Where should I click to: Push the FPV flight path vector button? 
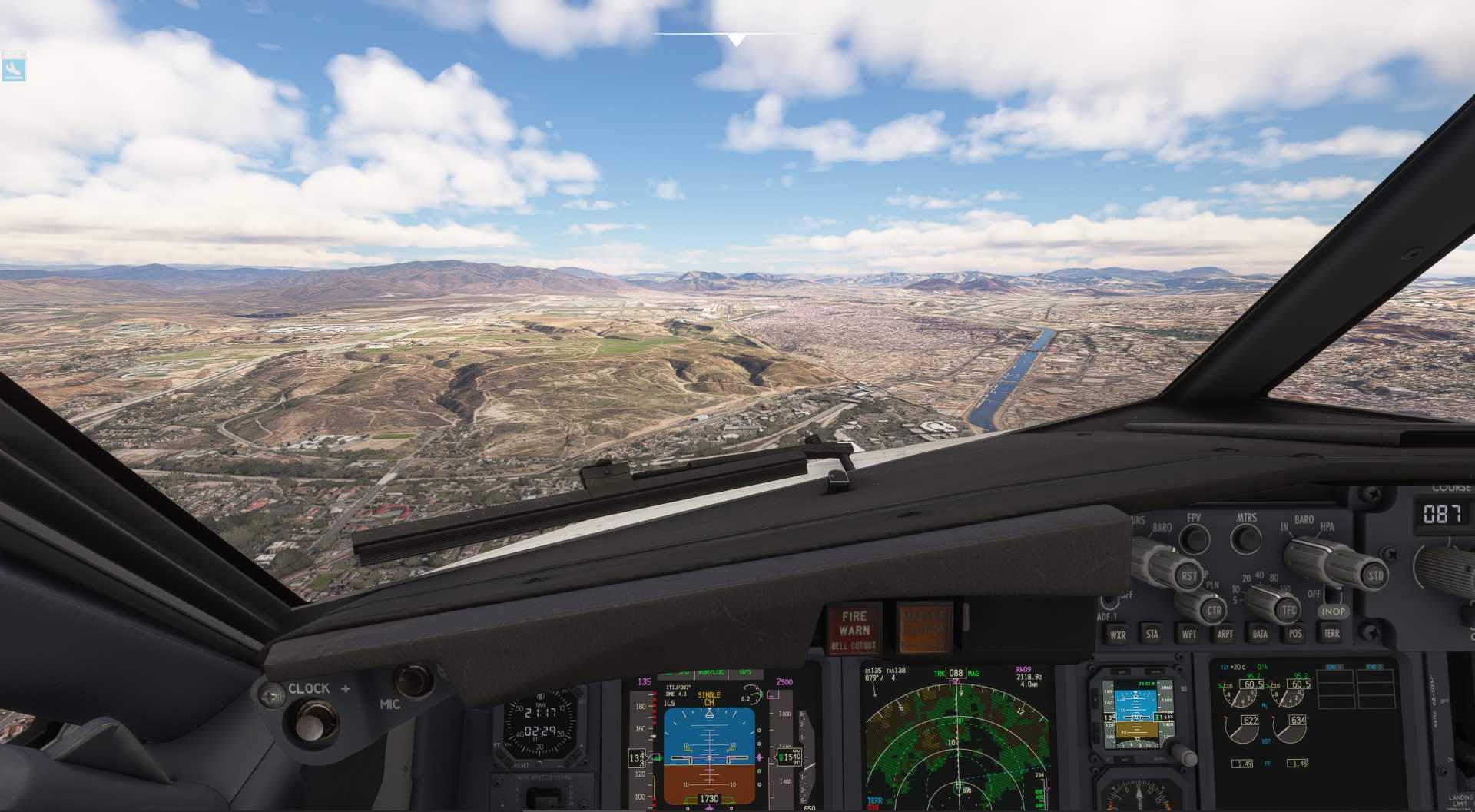pyautogui.click(x=1194, y=539)
